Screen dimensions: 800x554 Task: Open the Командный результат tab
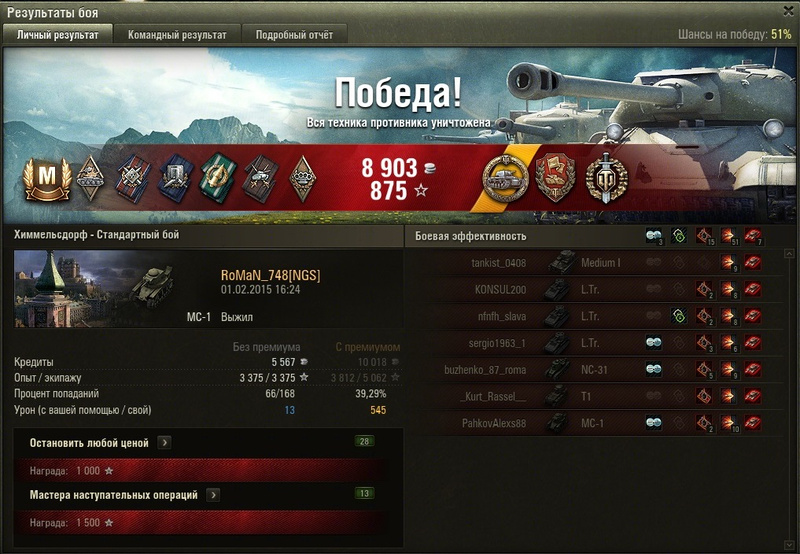point(177,34)
